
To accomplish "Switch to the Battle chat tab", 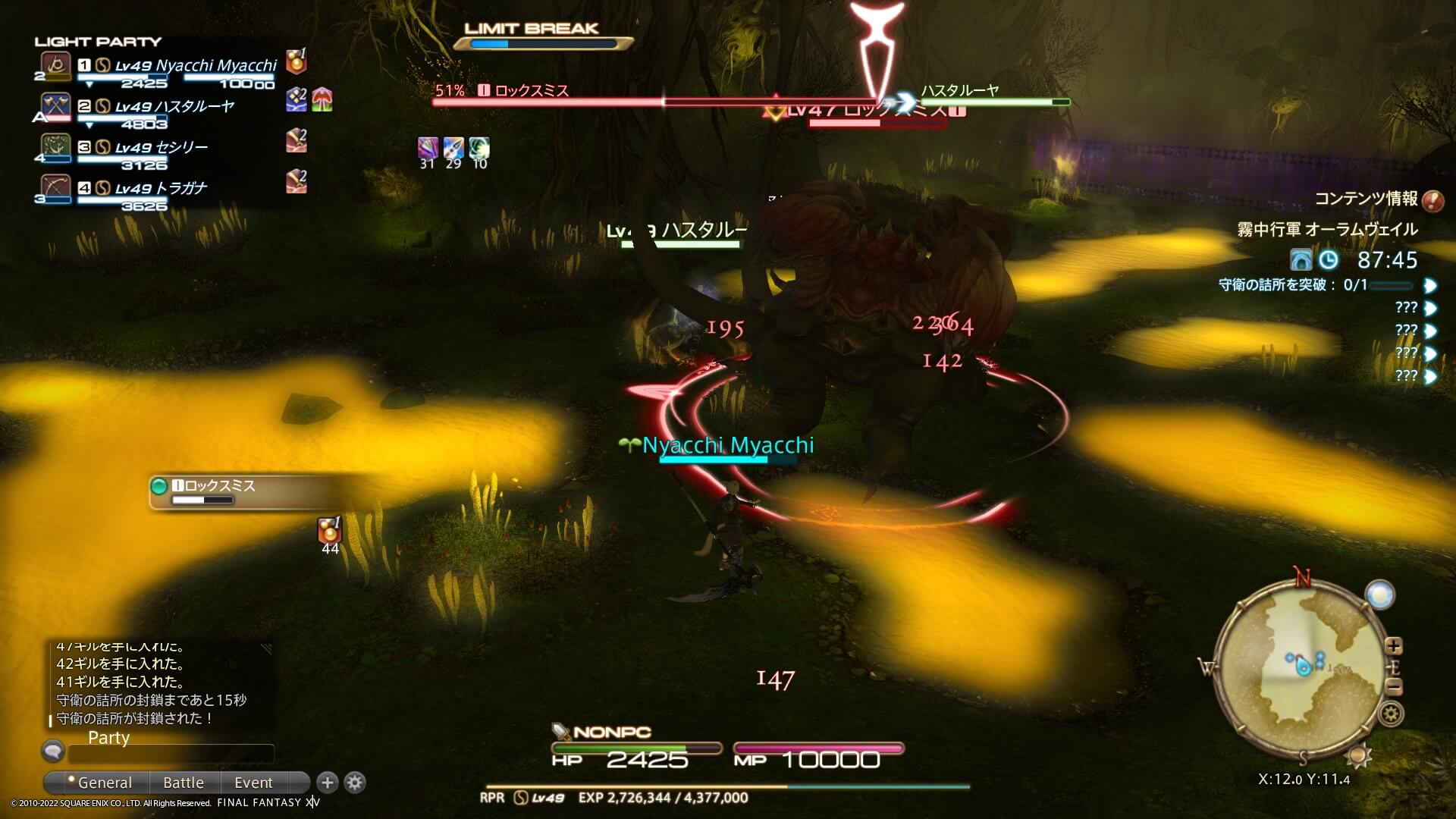I will click(x=184, y=783).
